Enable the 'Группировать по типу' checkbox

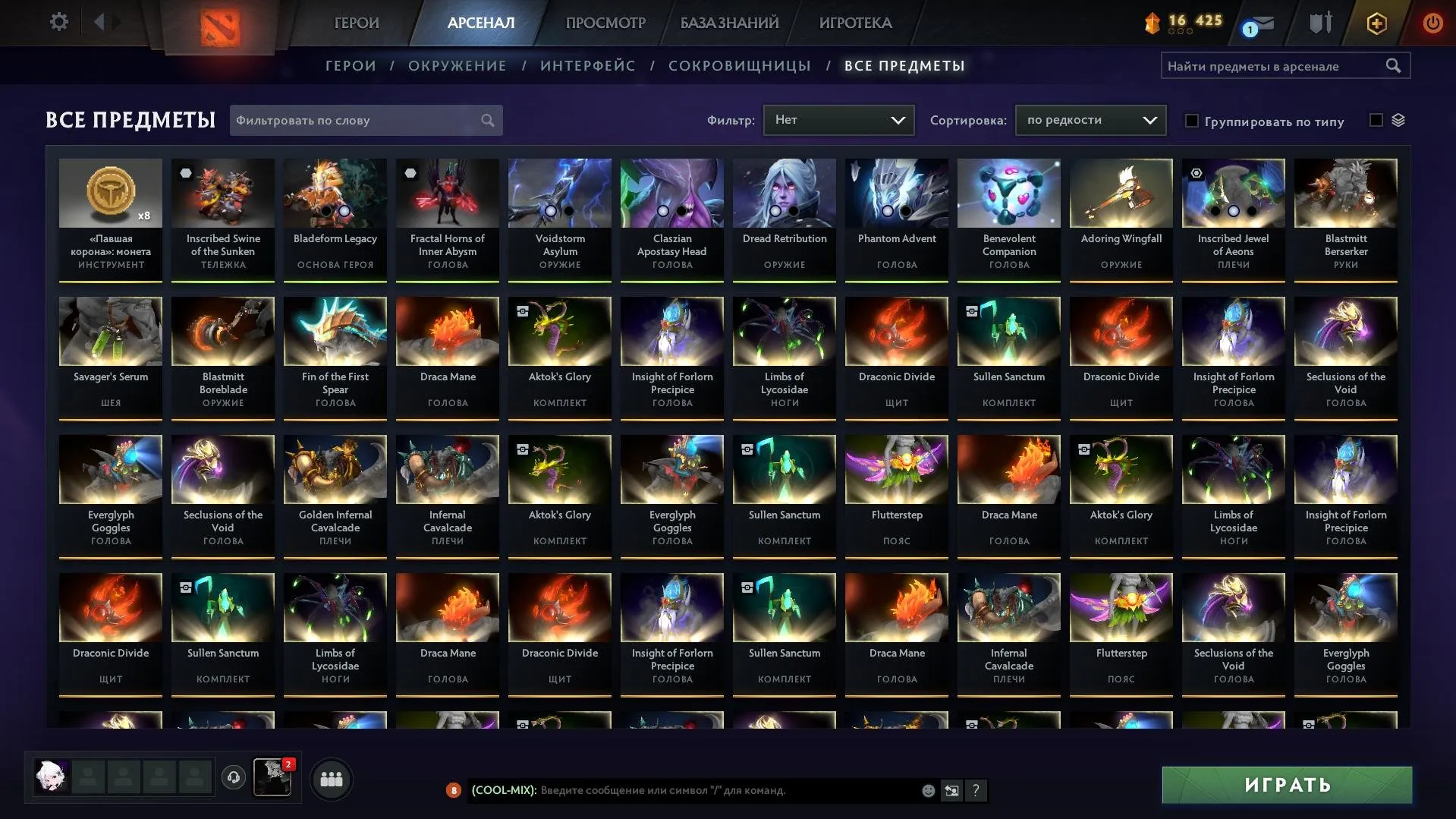click(x=1193, y=121)
